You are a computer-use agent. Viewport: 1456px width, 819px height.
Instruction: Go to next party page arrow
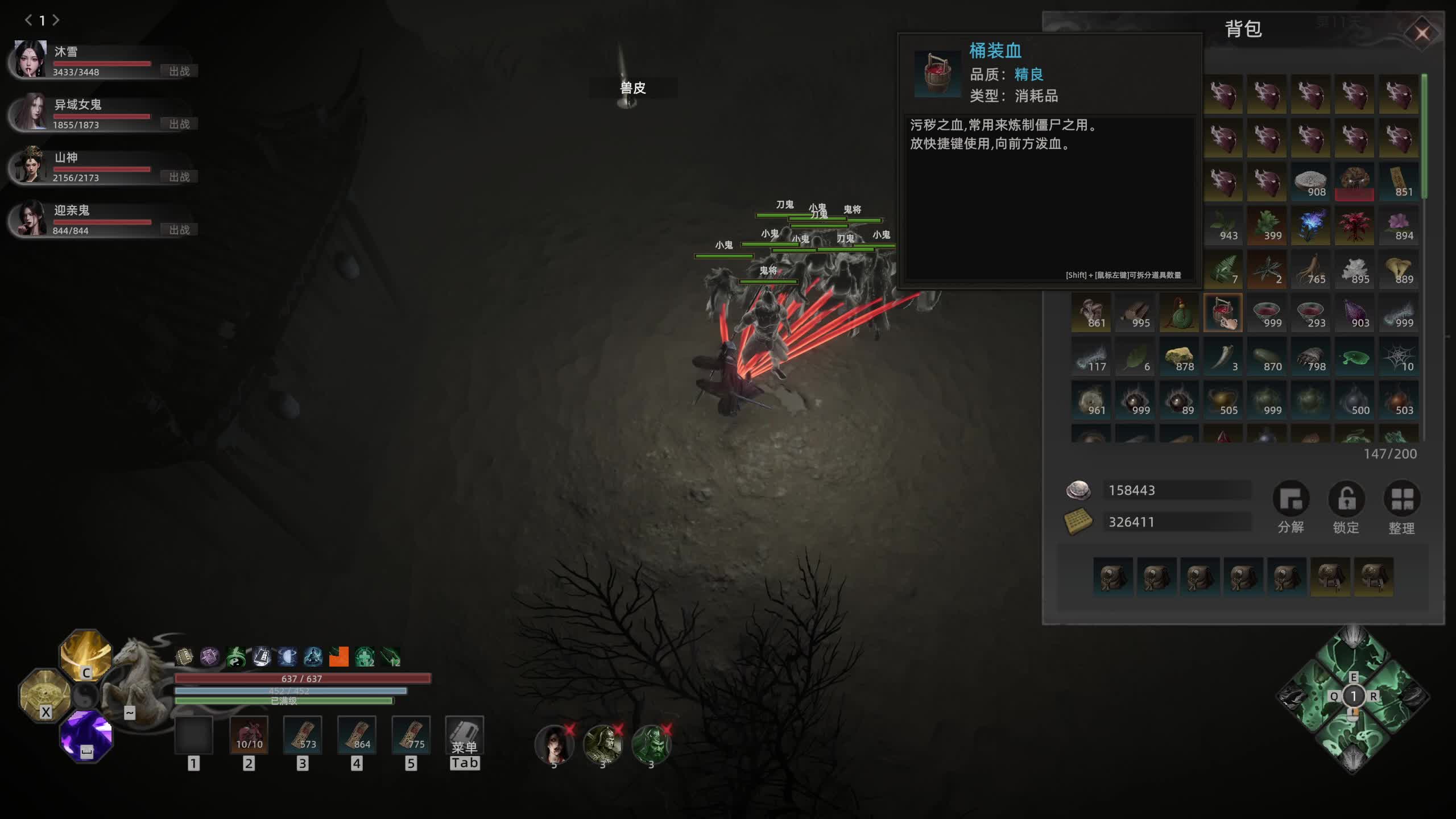point(56,20)
